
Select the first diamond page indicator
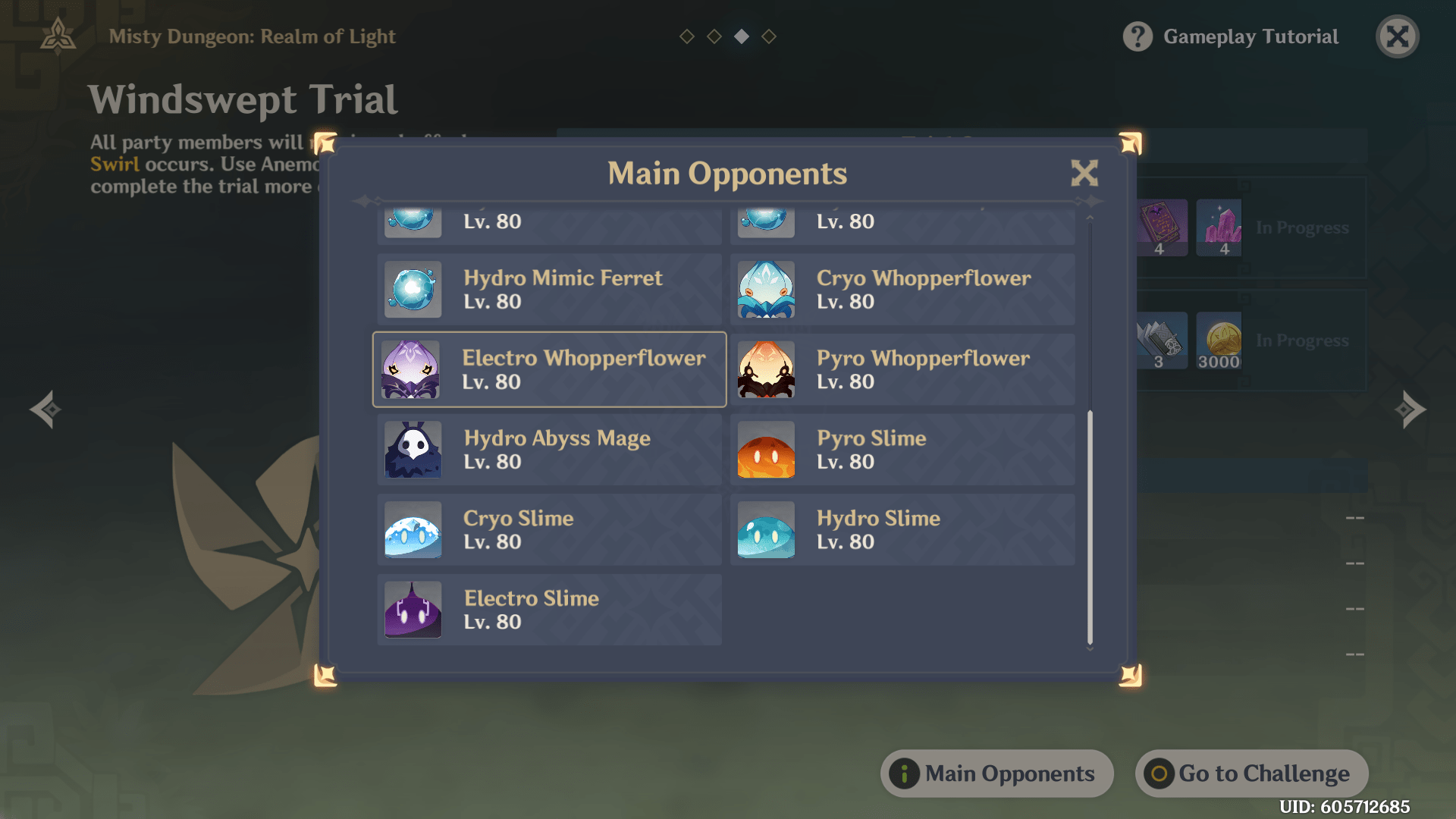pyautogui.click(x=686, y=36)
